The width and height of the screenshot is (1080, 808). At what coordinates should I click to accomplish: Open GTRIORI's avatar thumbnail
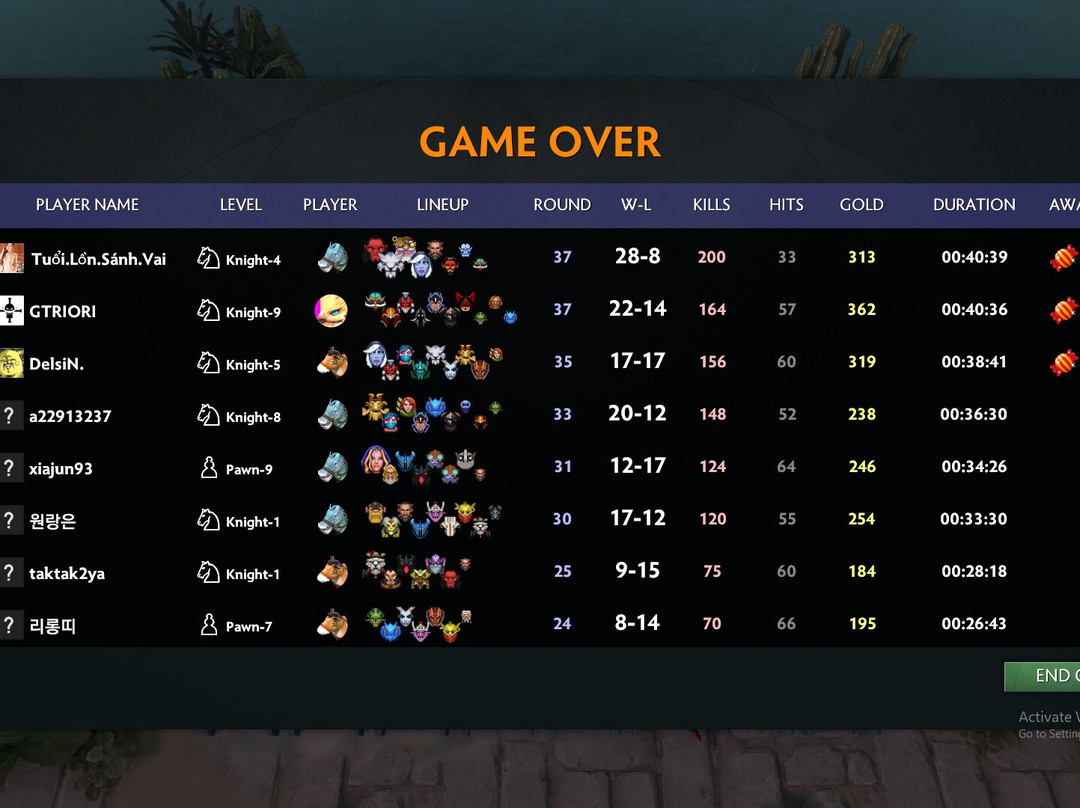click(12, 310)
